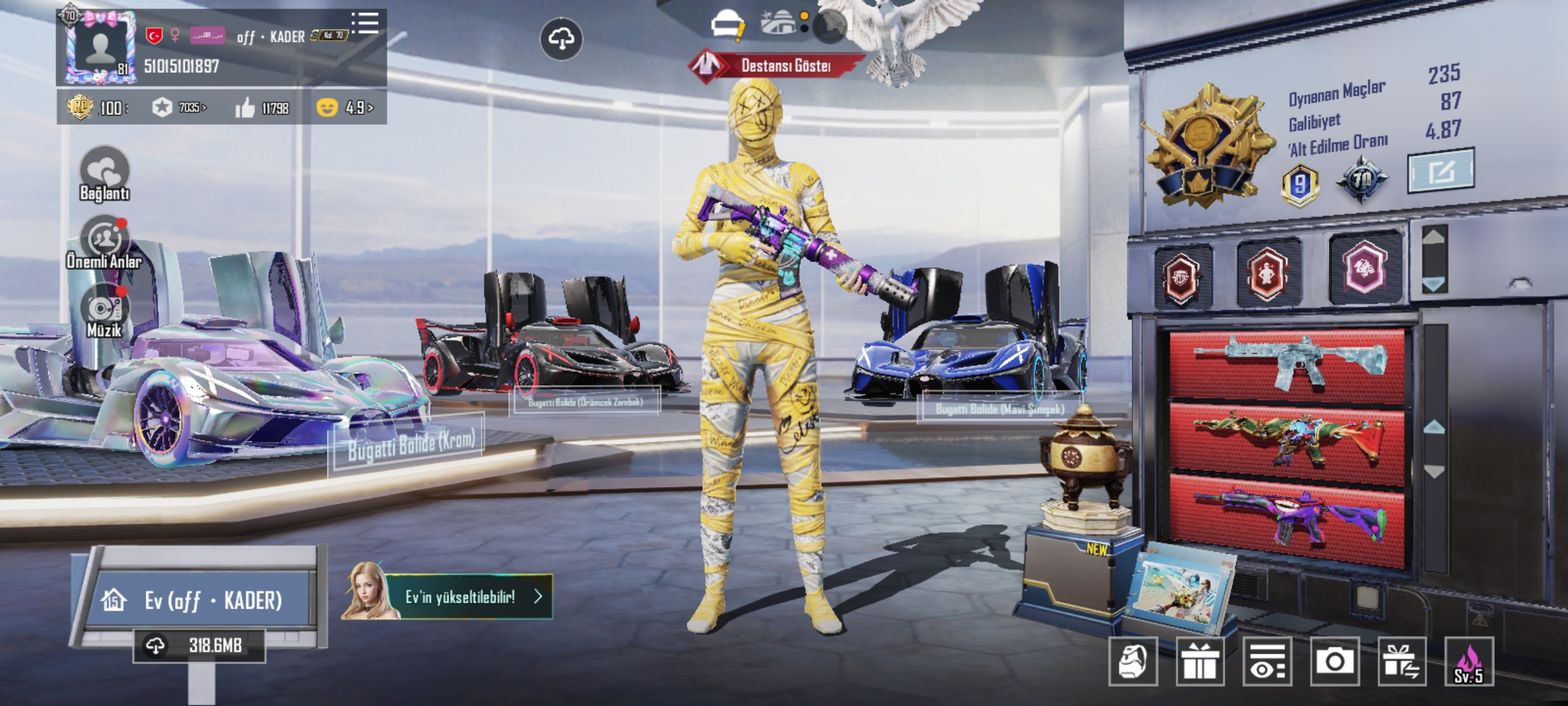Open the player avatar frame
The width and height of the screenshot is (1568, 706).
101,47
